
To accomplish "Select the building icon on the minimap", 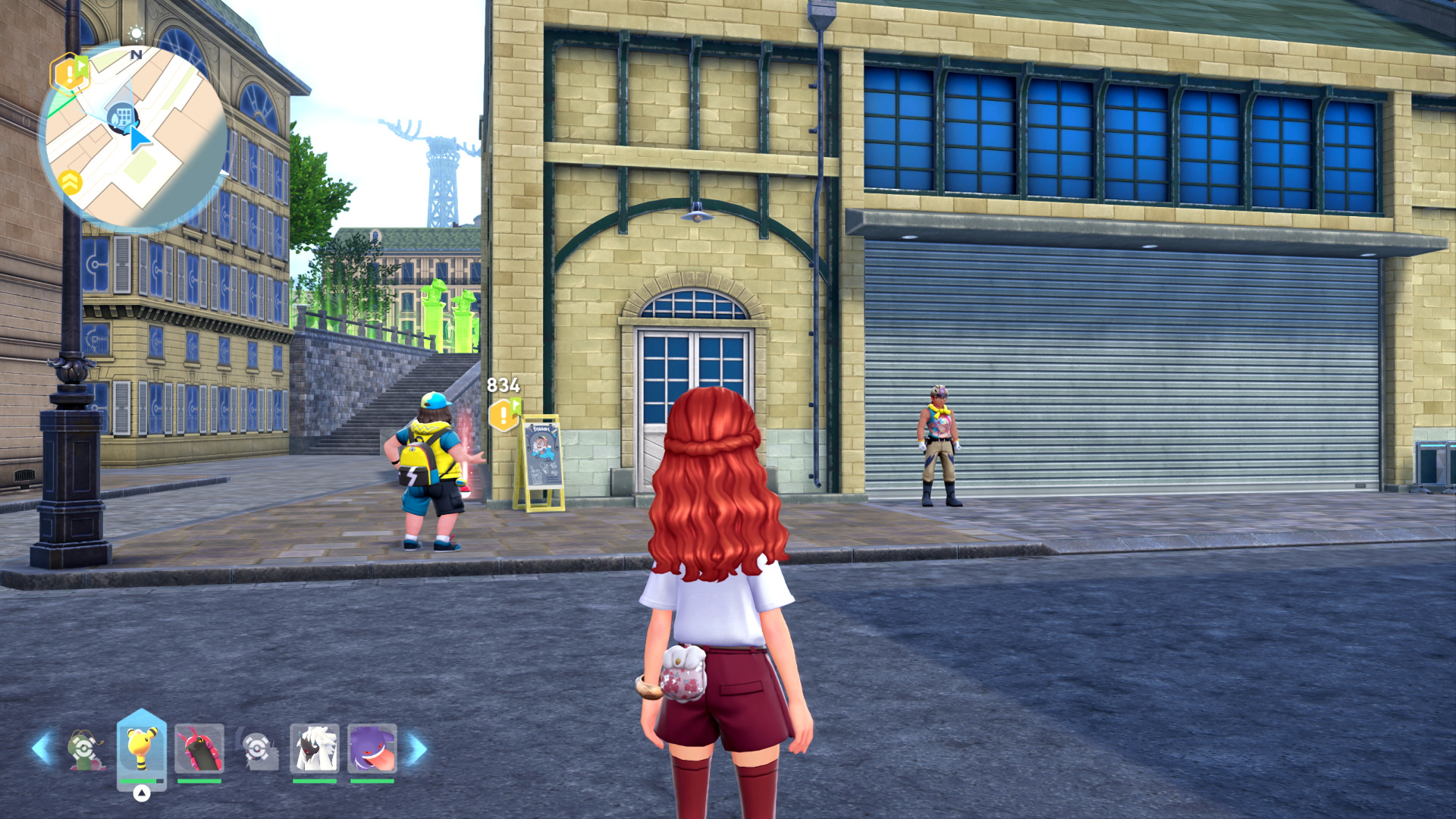I will click(x=121, y=118).
